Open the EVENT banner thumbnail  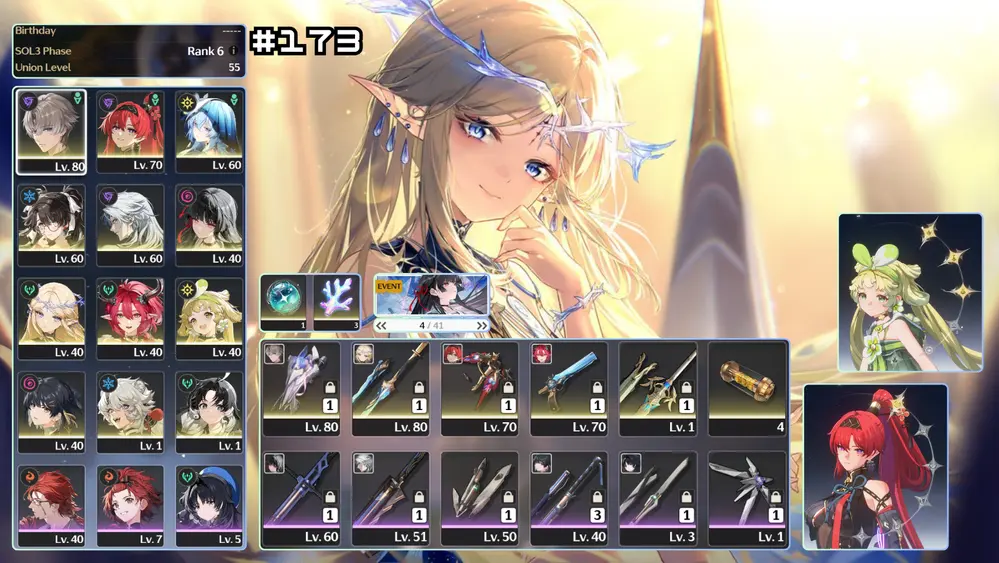tap(432, 296)
